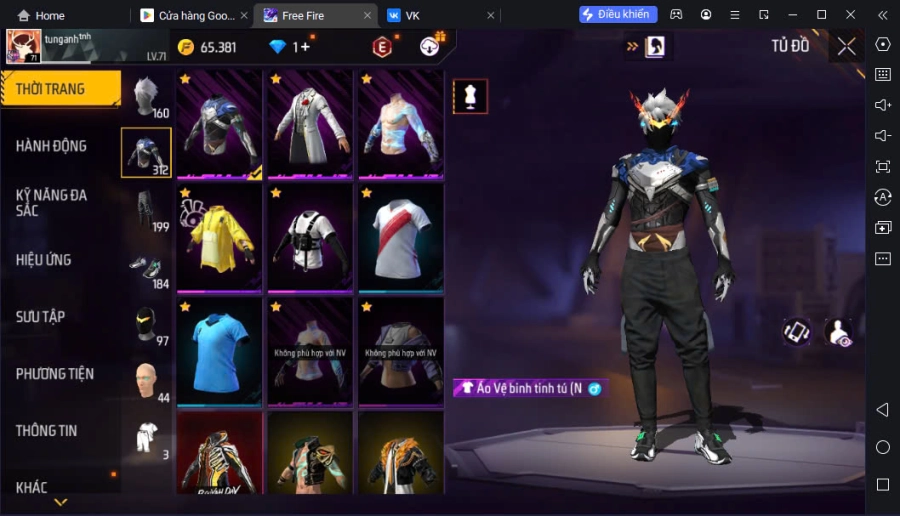Pick the plain blue t-shirt
Screen dimensions: 900x516
(218, 350)
